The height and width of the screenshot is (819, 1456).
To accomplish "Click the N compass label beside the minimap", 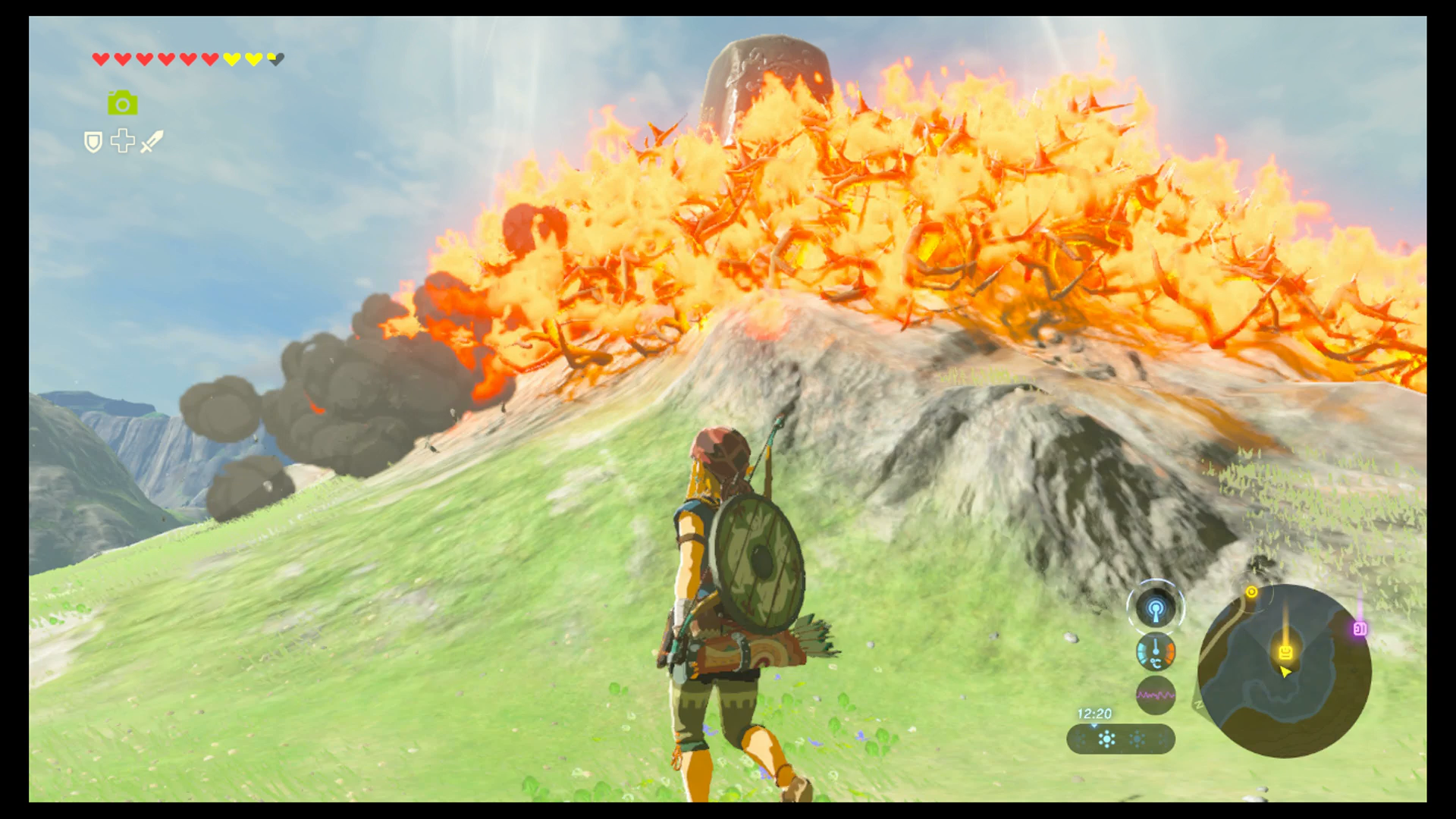I will tap(1197, 704).
